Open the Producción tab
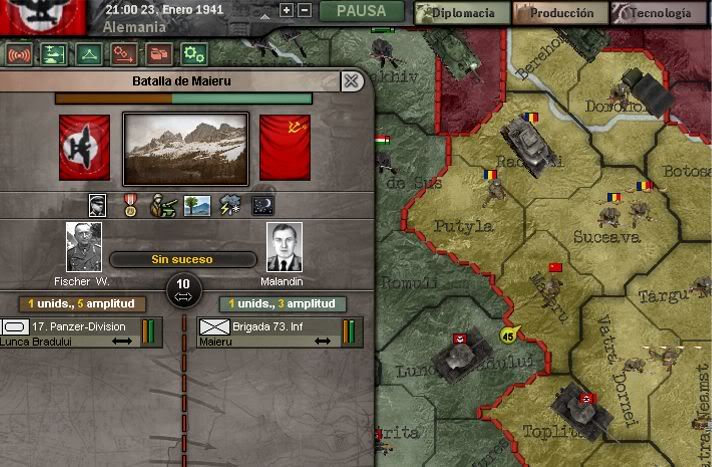The width and height of the screenshot is (712, 467). (x=560, y=13)
